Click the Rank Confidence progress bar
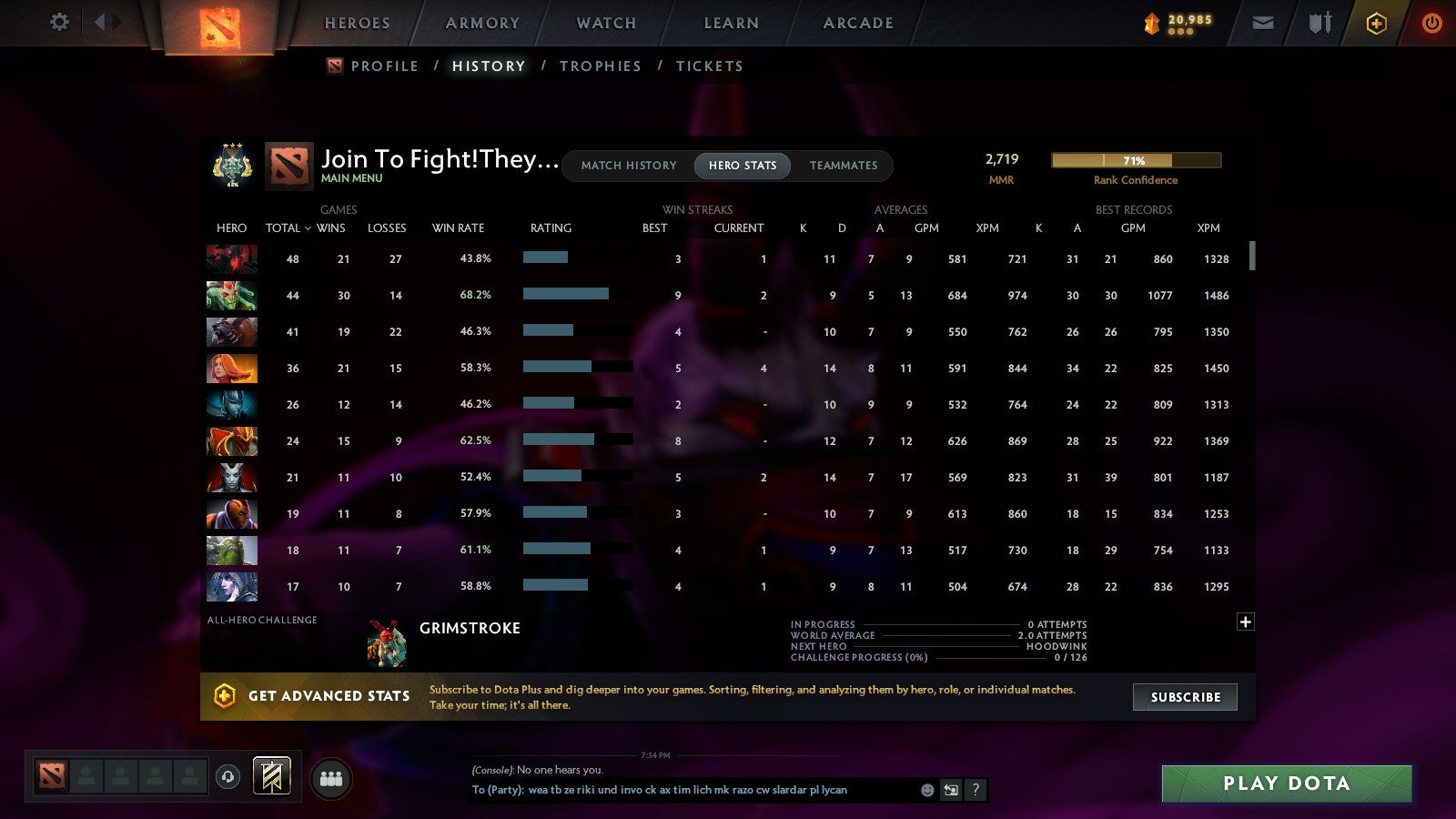The width and height of the screenshot is (1456, 819). tap(1136, 160)
